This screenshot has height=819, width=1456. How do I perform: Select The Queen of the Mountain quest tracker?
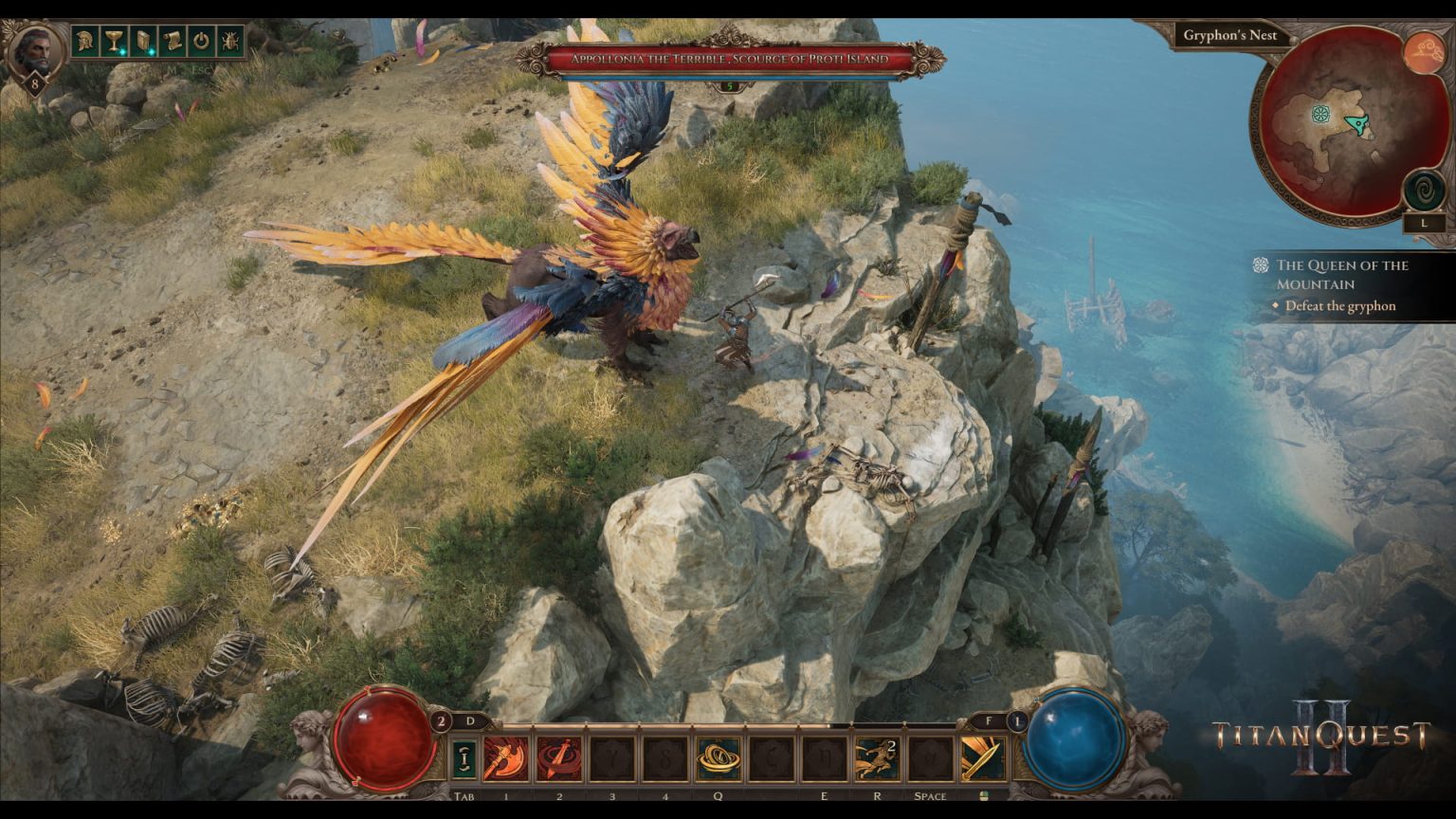[1341, 274]
